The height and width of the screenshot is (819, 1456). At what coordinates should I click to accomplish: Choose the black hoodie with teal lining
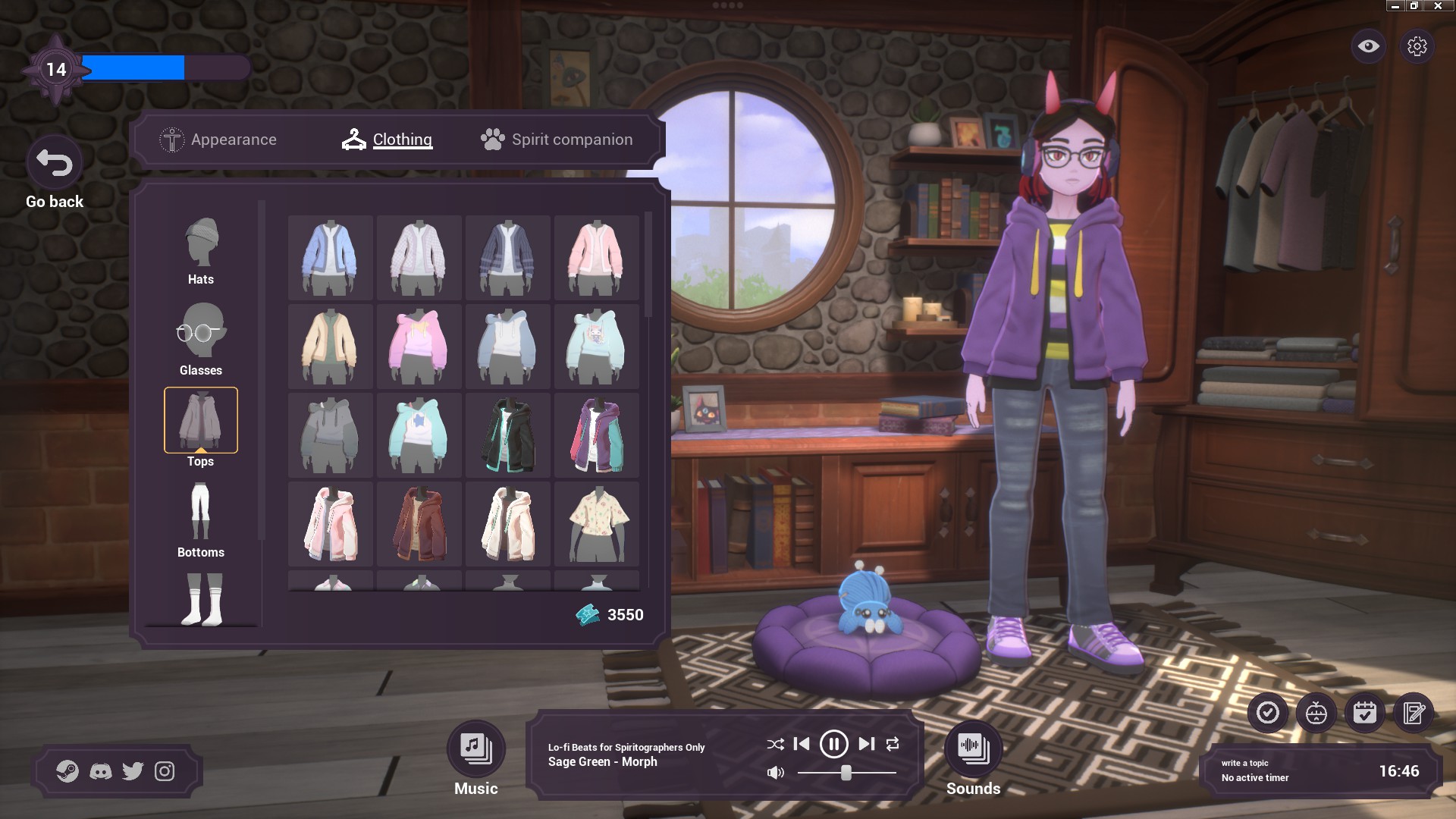(507, 435)
